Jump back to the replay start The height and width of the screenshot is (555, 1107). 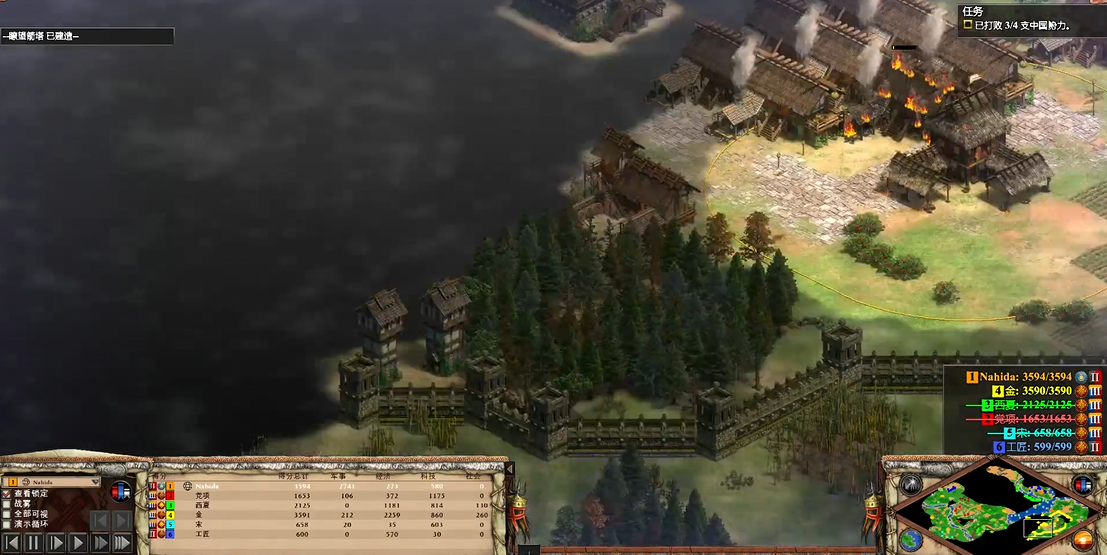[x=11, y=542]
